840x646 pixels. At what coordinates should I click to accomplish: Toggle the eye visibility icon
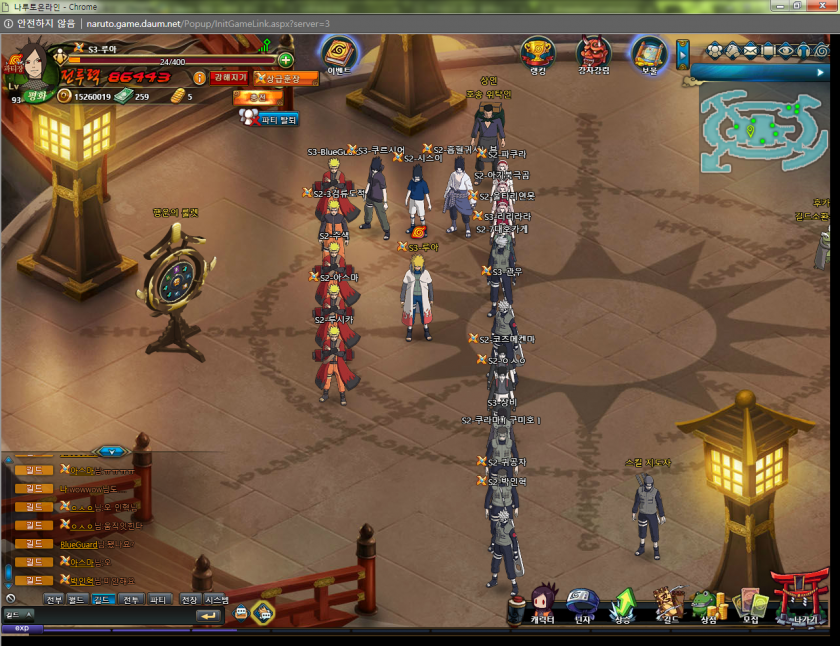[x=786, y=49]
